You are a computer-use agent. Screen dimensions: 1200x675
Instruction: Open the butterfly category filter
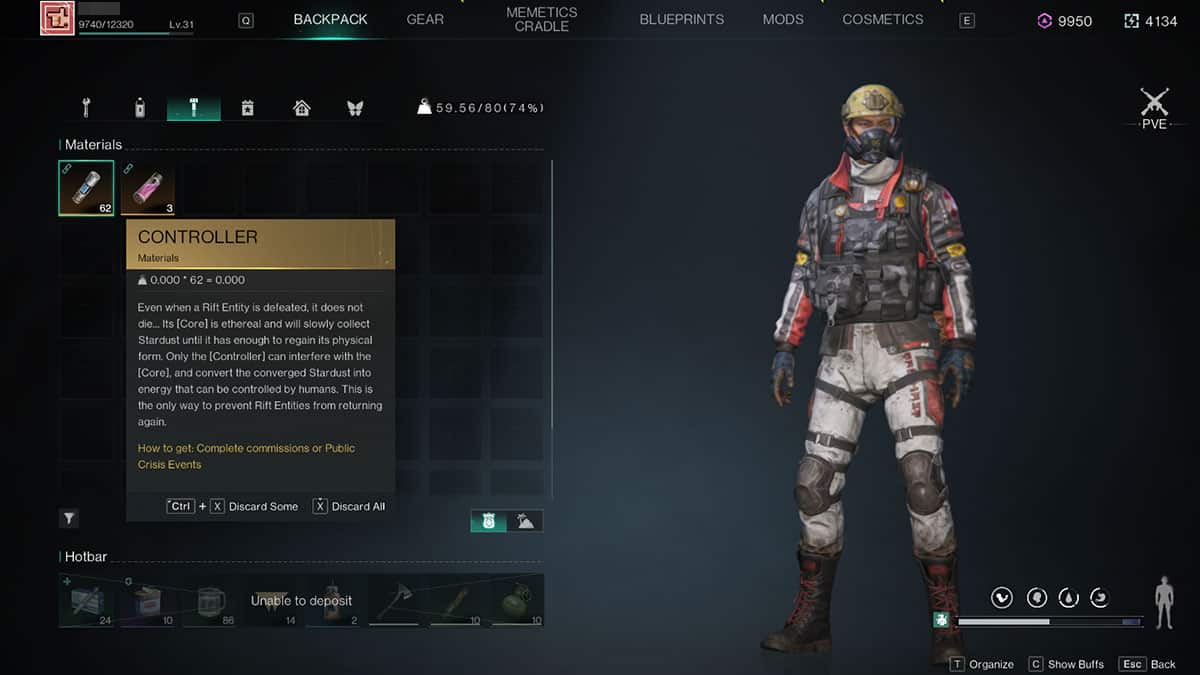pos(354,108)
